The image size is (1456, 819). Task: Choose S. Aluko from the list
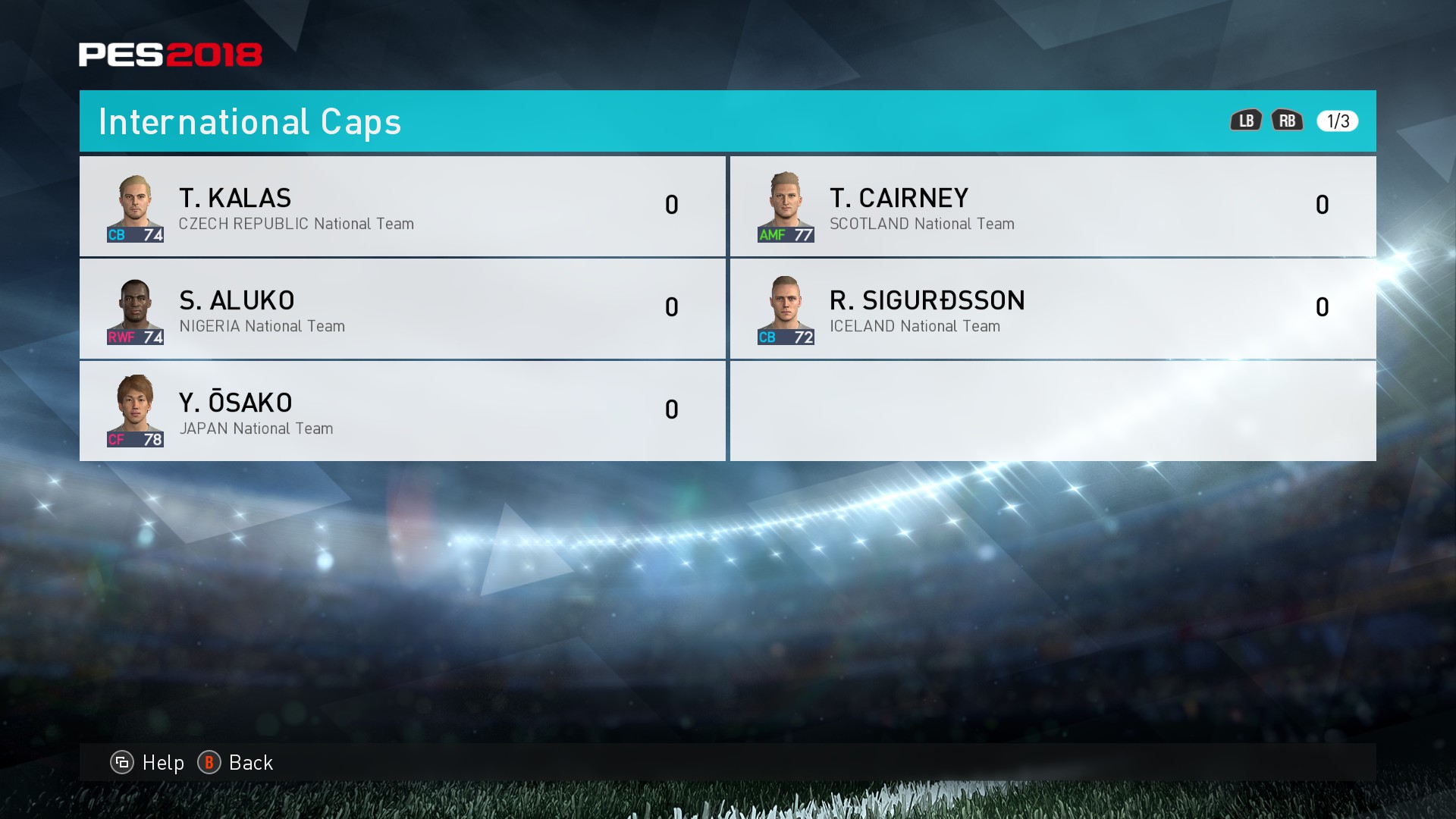[x=402, y=309]
